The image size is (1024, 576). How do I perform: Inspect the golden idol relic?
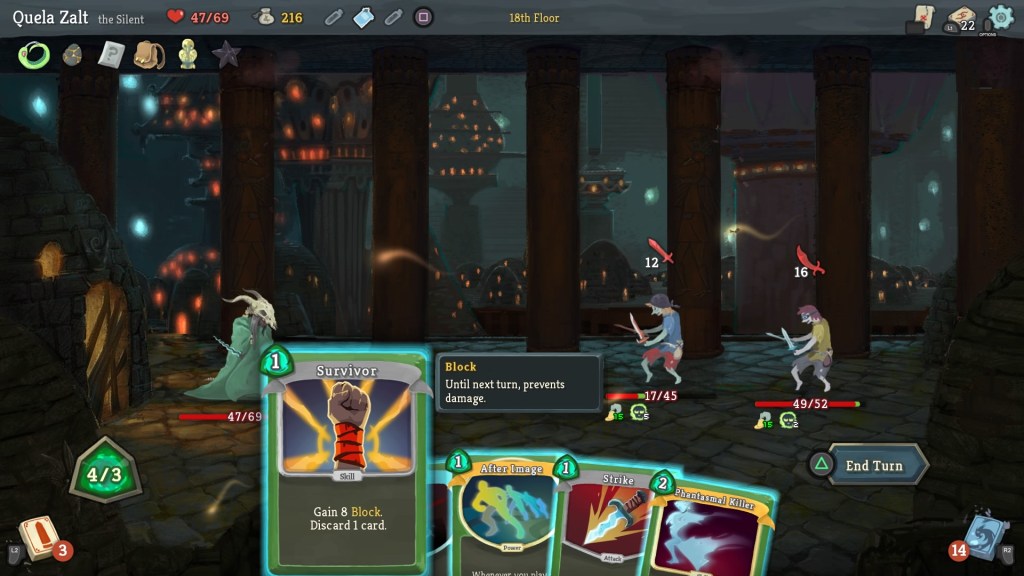[x=187, y=55]
